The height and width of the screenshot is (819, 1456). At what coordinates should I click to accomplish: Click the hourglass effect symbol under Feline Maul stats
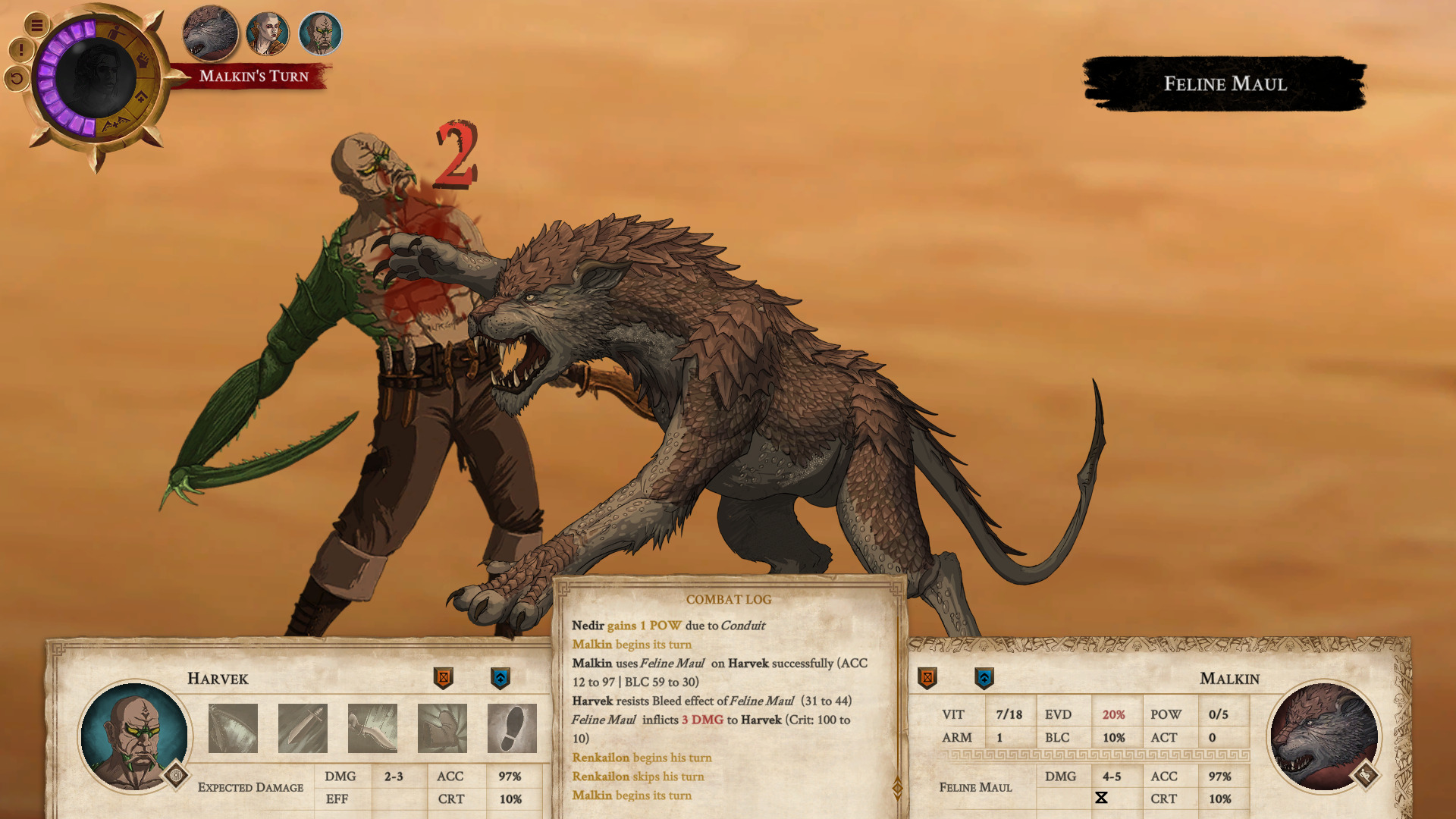point(1102,795)
